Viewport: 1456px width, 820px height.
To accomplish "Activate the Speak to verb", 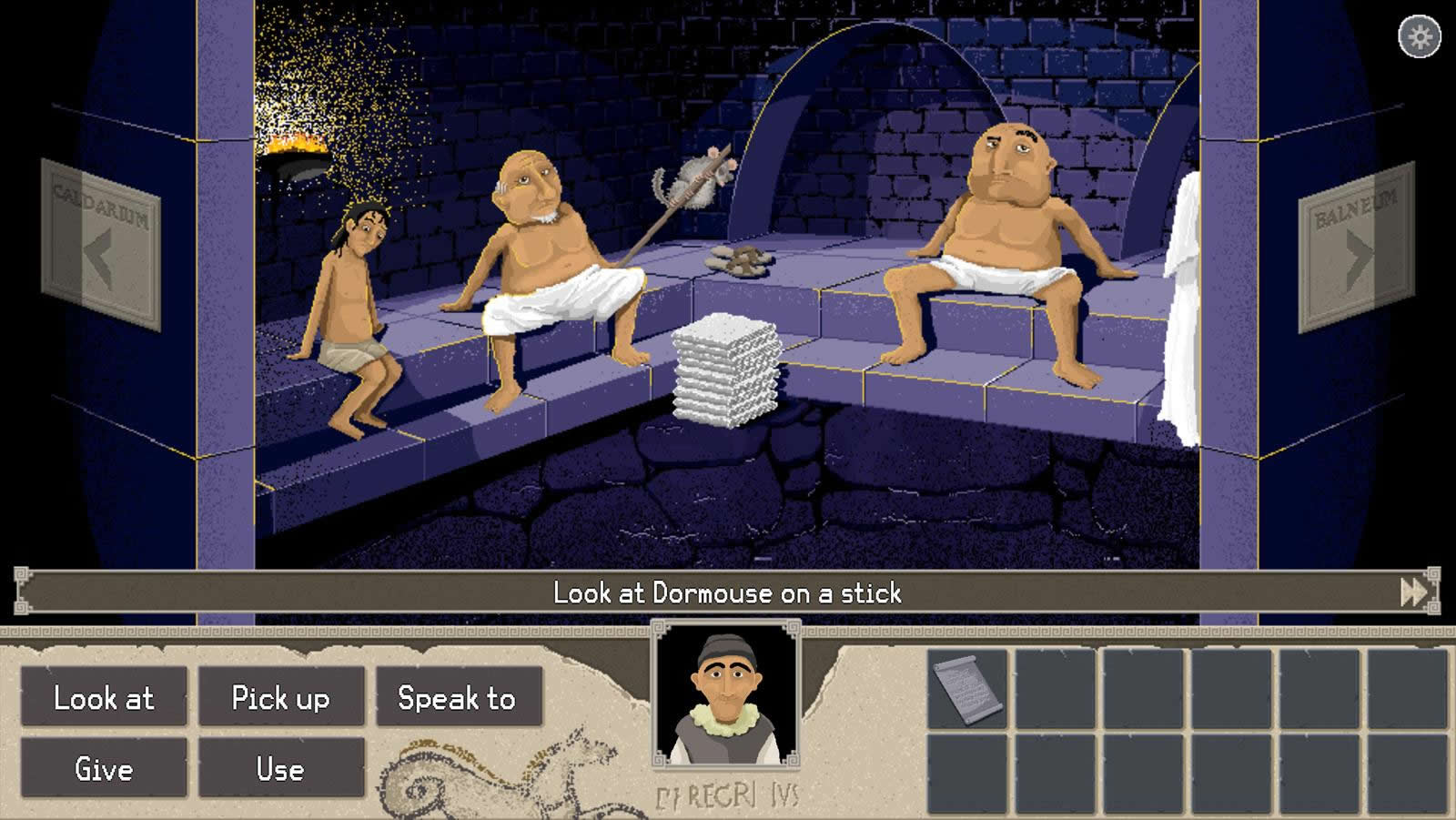I will point(458,698).
